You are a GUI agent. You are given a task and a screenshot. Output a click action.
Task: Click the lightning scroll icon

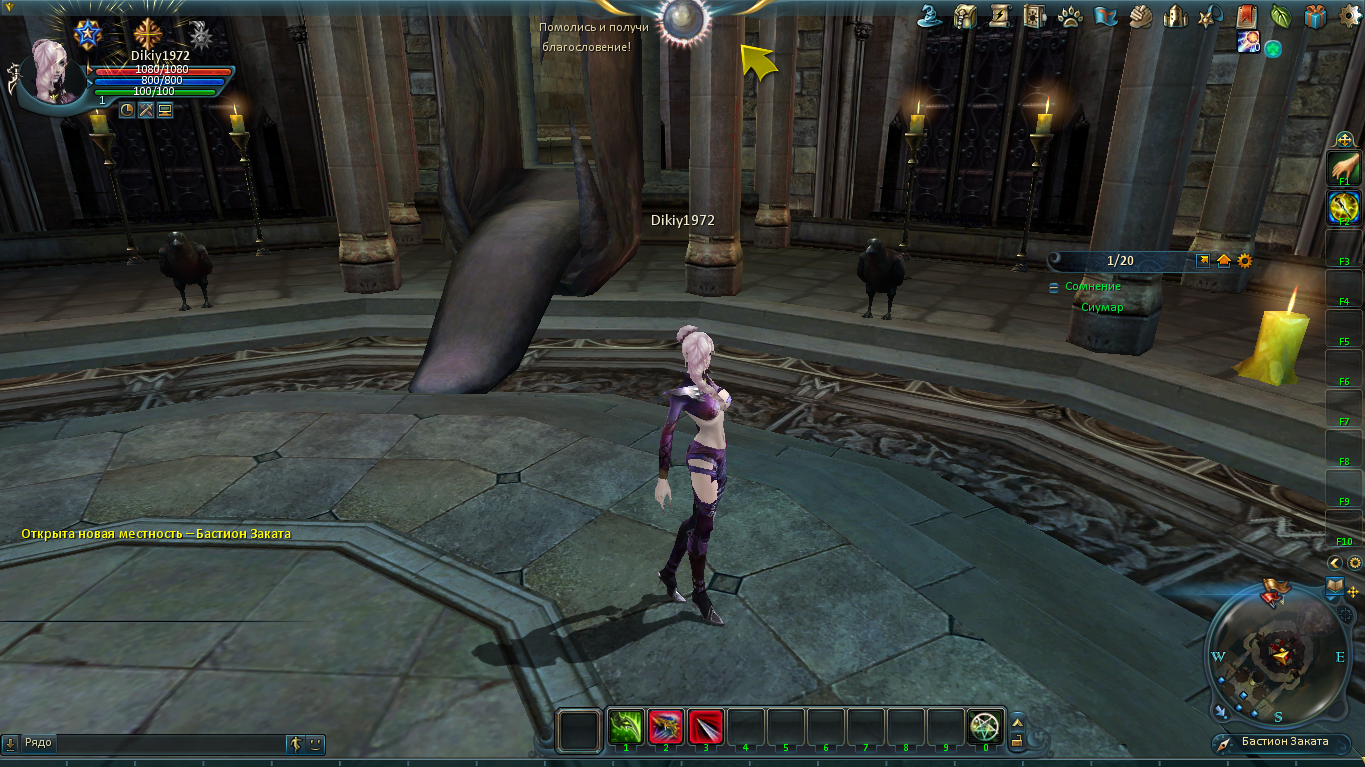(x=999, y=16)
